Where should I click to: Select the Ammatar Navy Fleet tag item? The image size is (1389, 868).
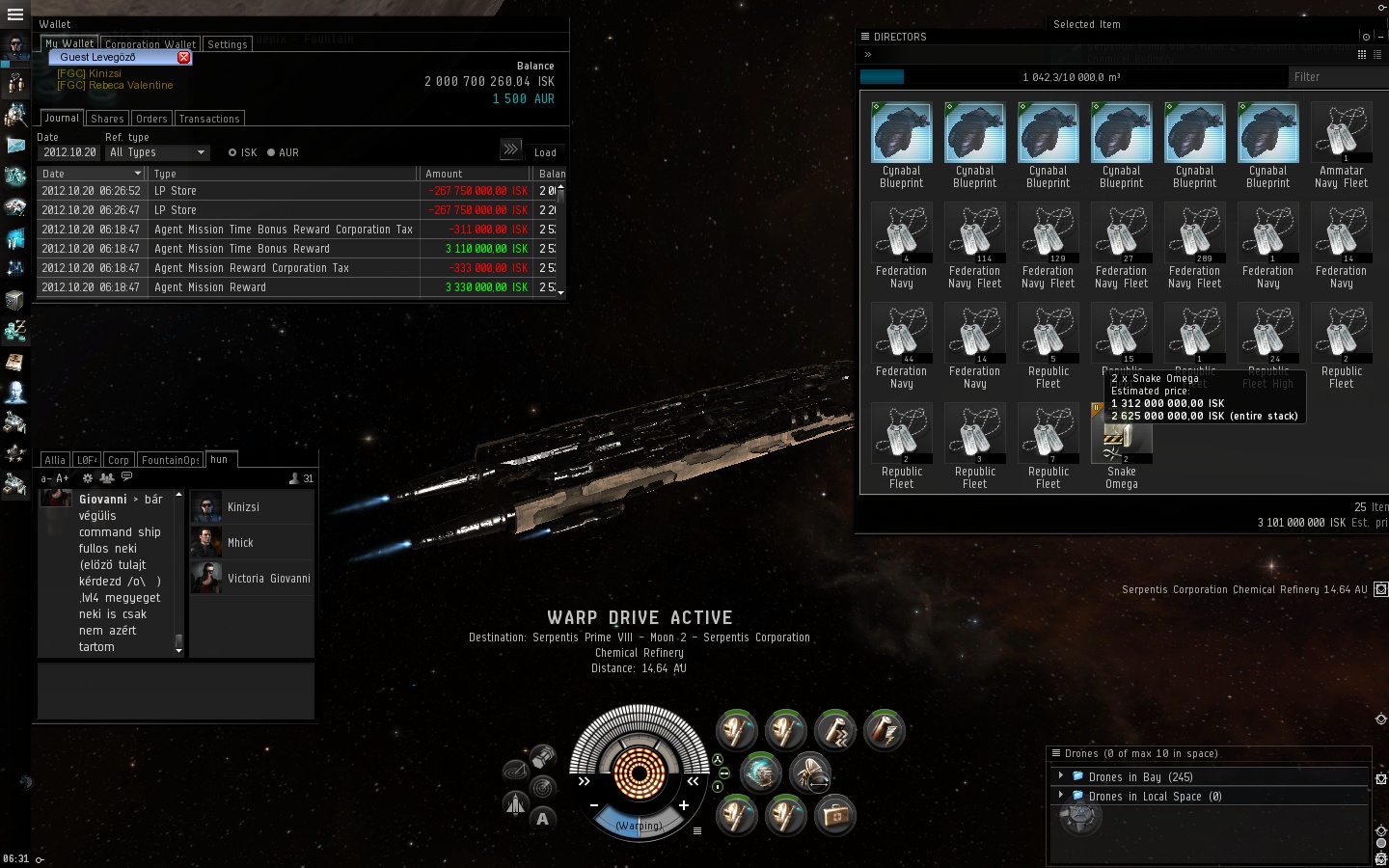(x=1341, y=135)
